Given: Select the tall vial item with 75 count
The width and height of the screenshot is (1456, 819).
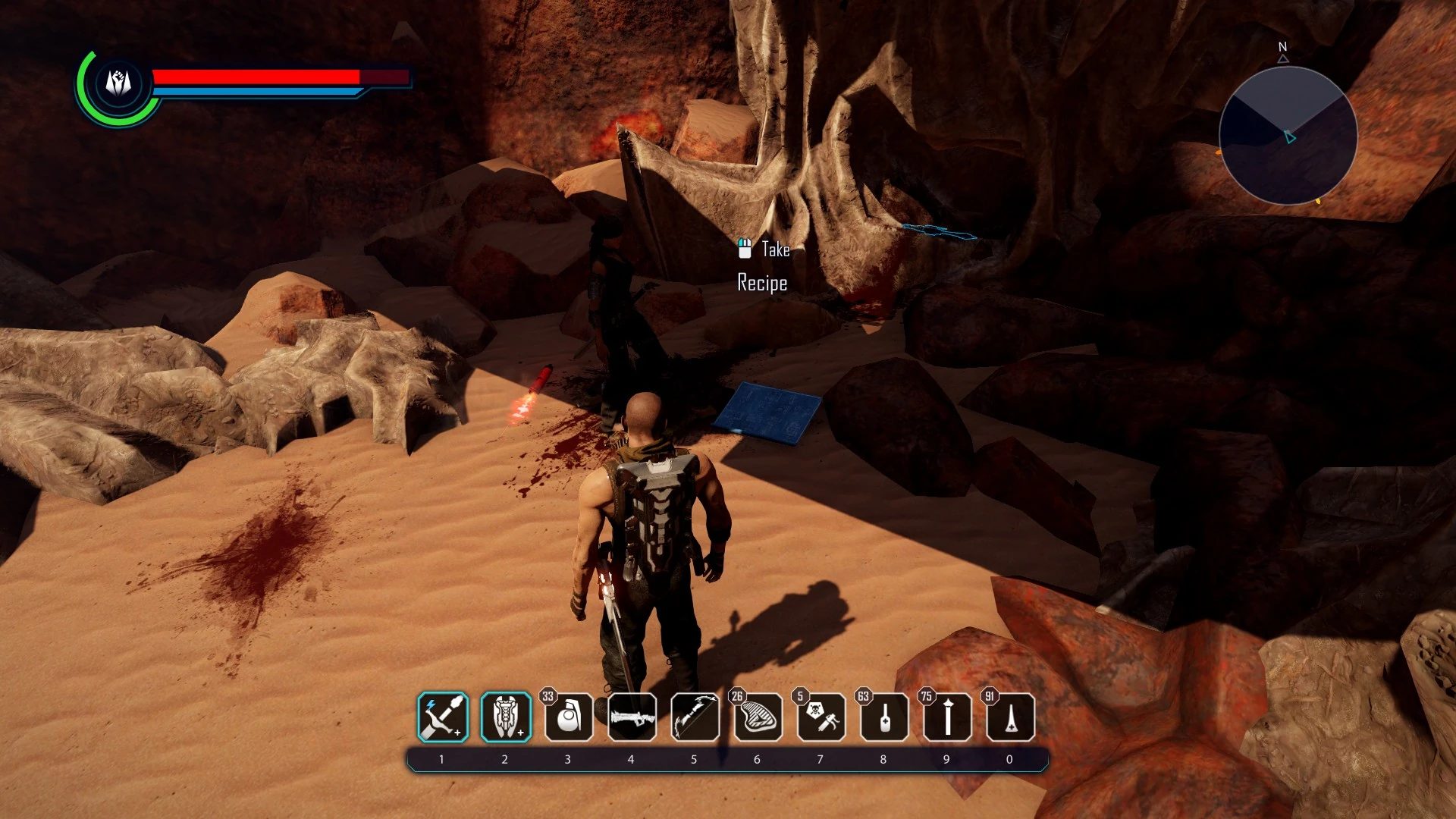Looking at the screenshot, I should coord(947,717).
